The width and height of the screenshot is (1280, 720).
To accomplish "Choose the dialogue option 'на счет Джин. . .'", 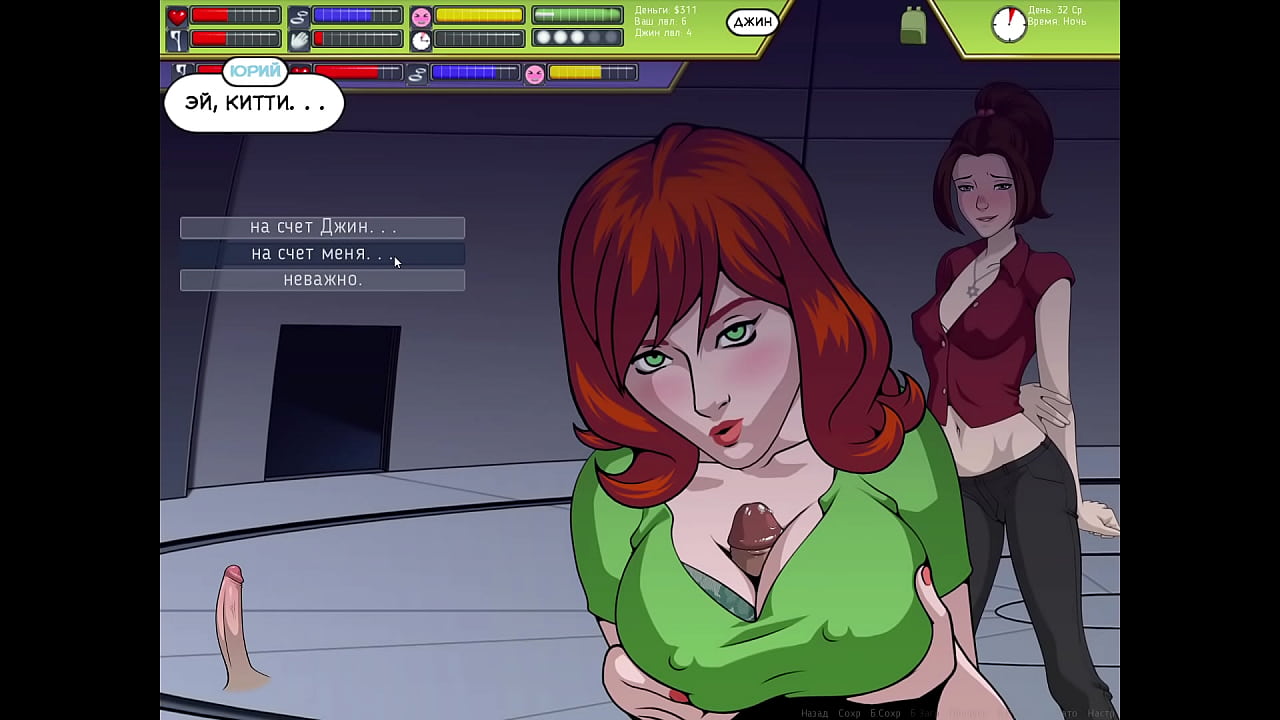I will click(x=322, y=227).
